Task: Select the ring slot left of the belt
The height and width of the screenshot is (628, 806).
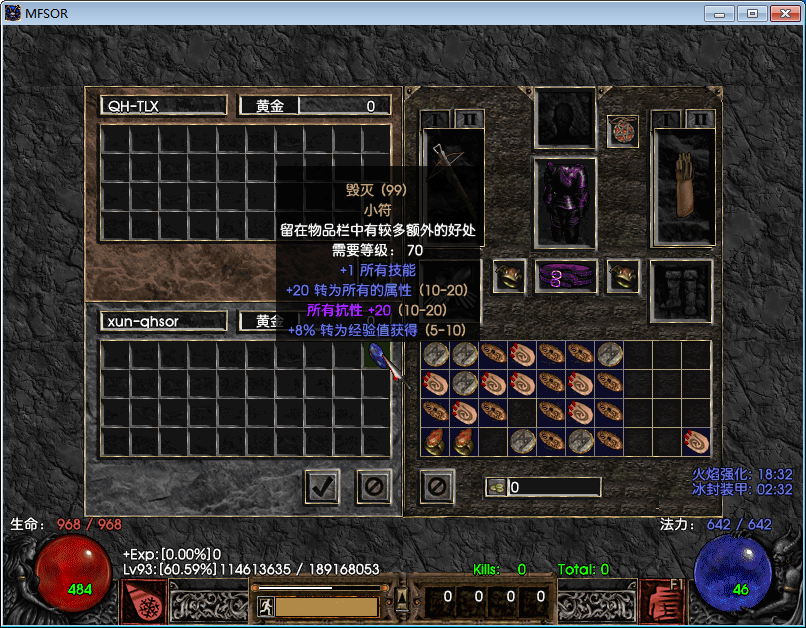Action: click(510, 277)
